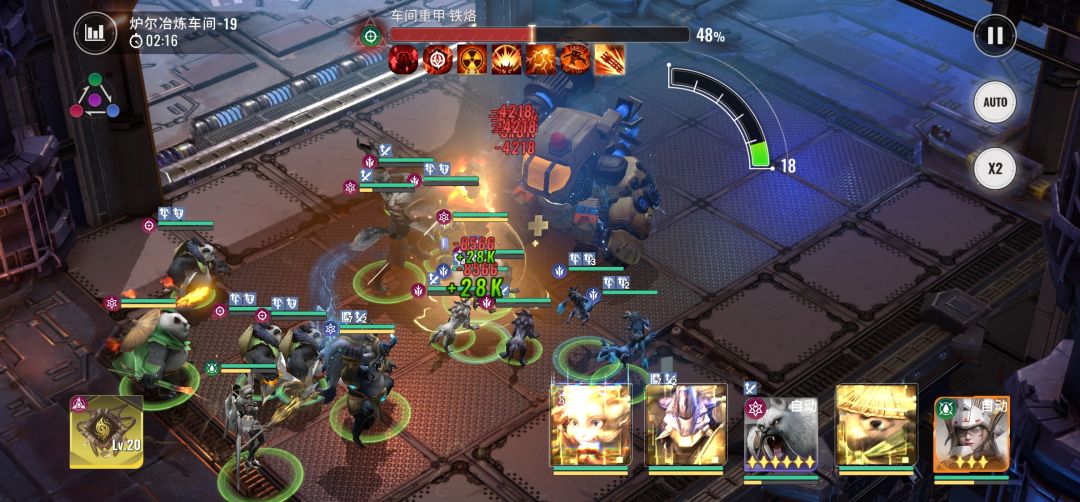Inspect the boss radiation hazard skill icon

coord(472,60)
